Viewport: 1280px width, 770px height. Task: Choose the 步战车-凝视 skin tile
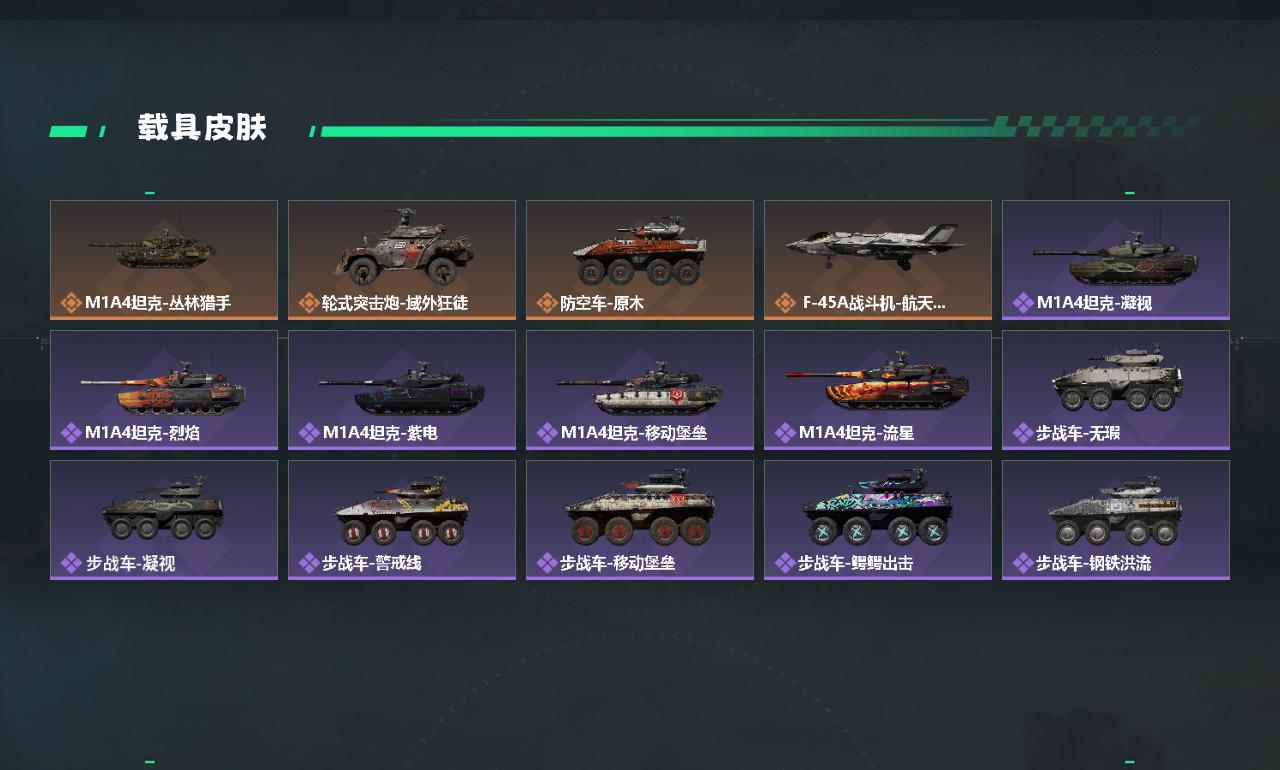click(x=164, y=520)
